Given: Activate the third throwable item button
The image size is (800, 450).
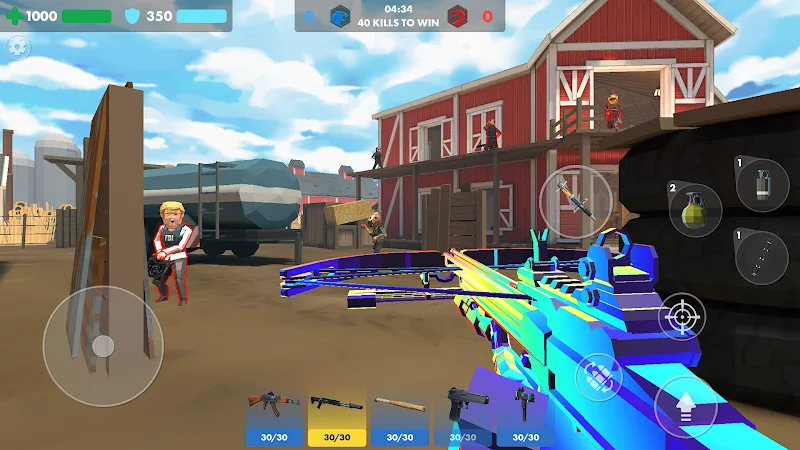Looking at the screenshot, I should pos(762,257).
